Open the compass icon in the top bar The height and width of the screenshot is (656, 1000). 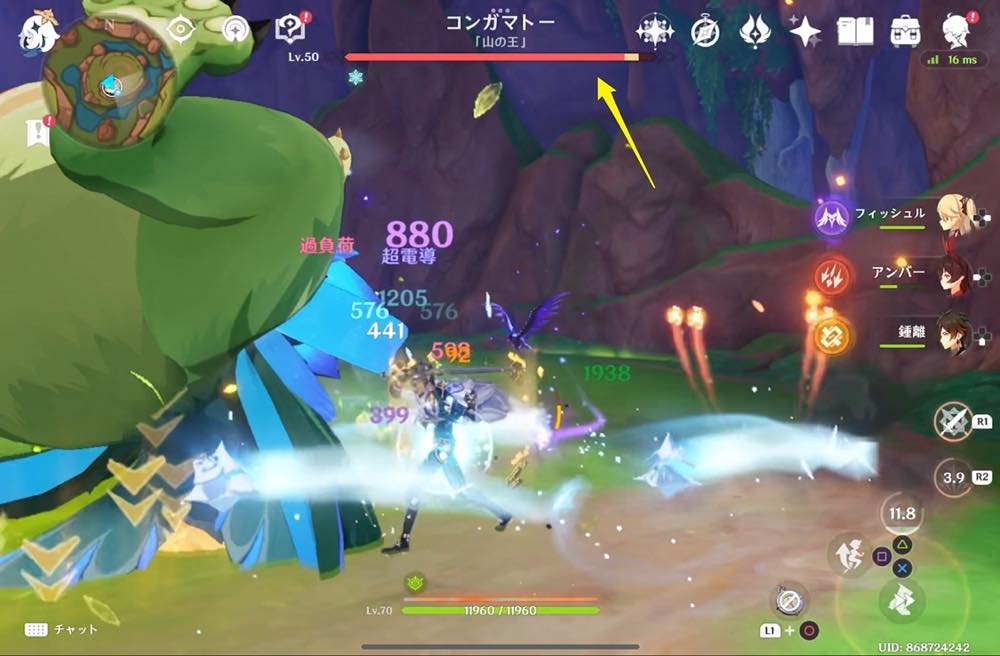tap(704, 32)
